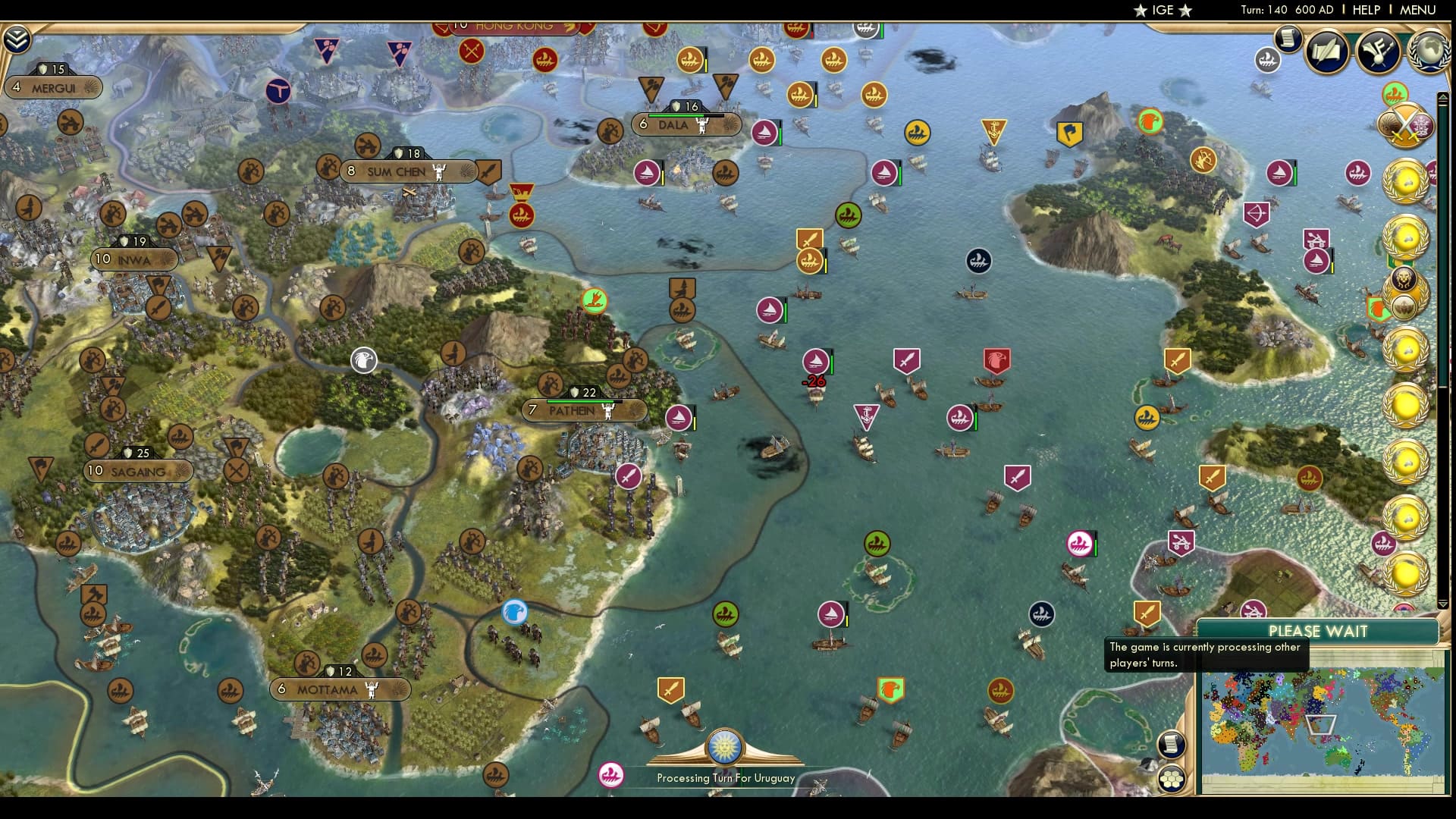The width and height of the screenshot is (1456, 819).
Task: Select the blue bird icon near Mottama
Action: pyautogui.click(x=515, y=613)
